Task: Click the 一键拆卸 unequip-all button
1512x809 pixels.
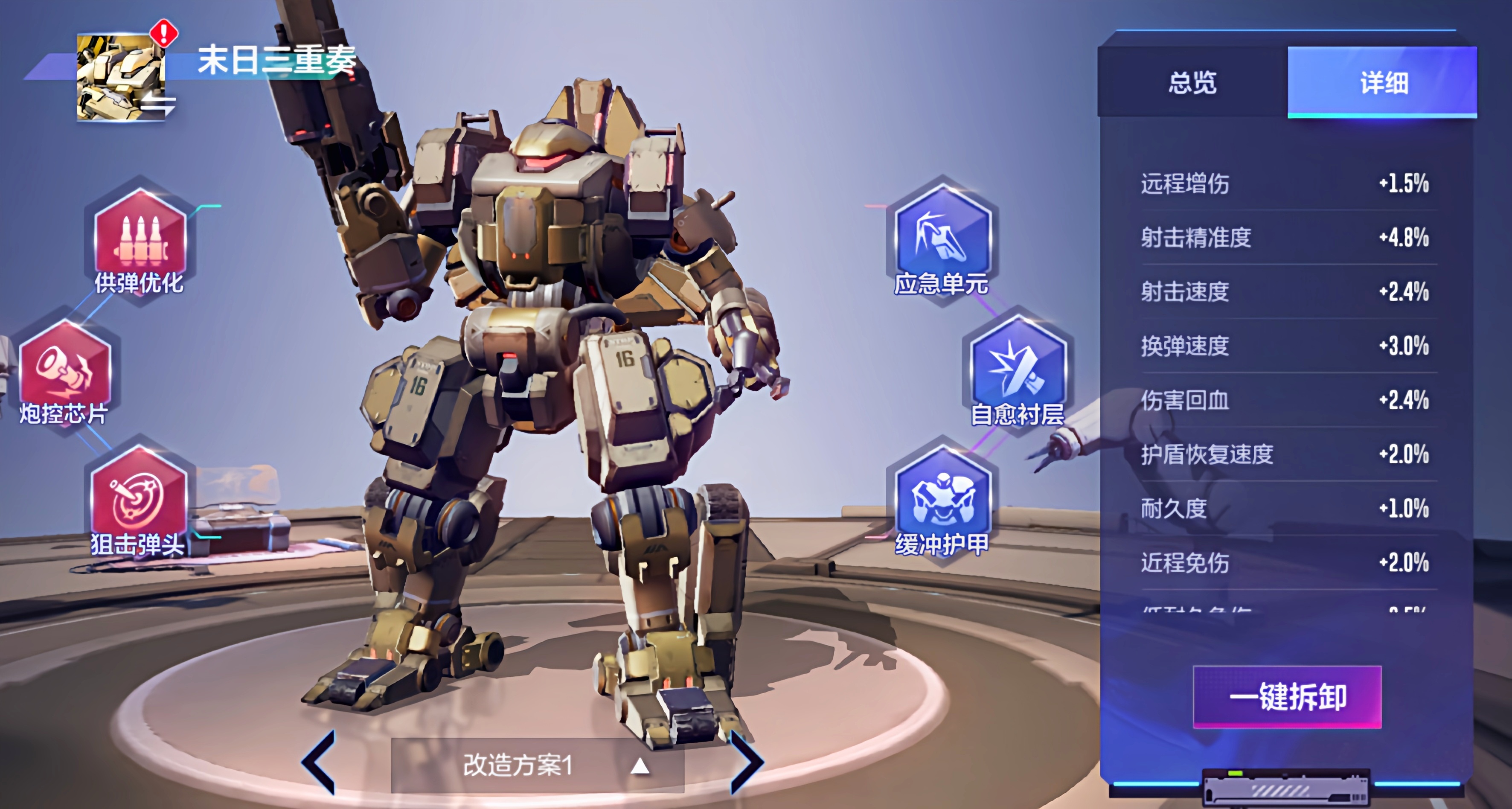Action: click(1287, 697)
